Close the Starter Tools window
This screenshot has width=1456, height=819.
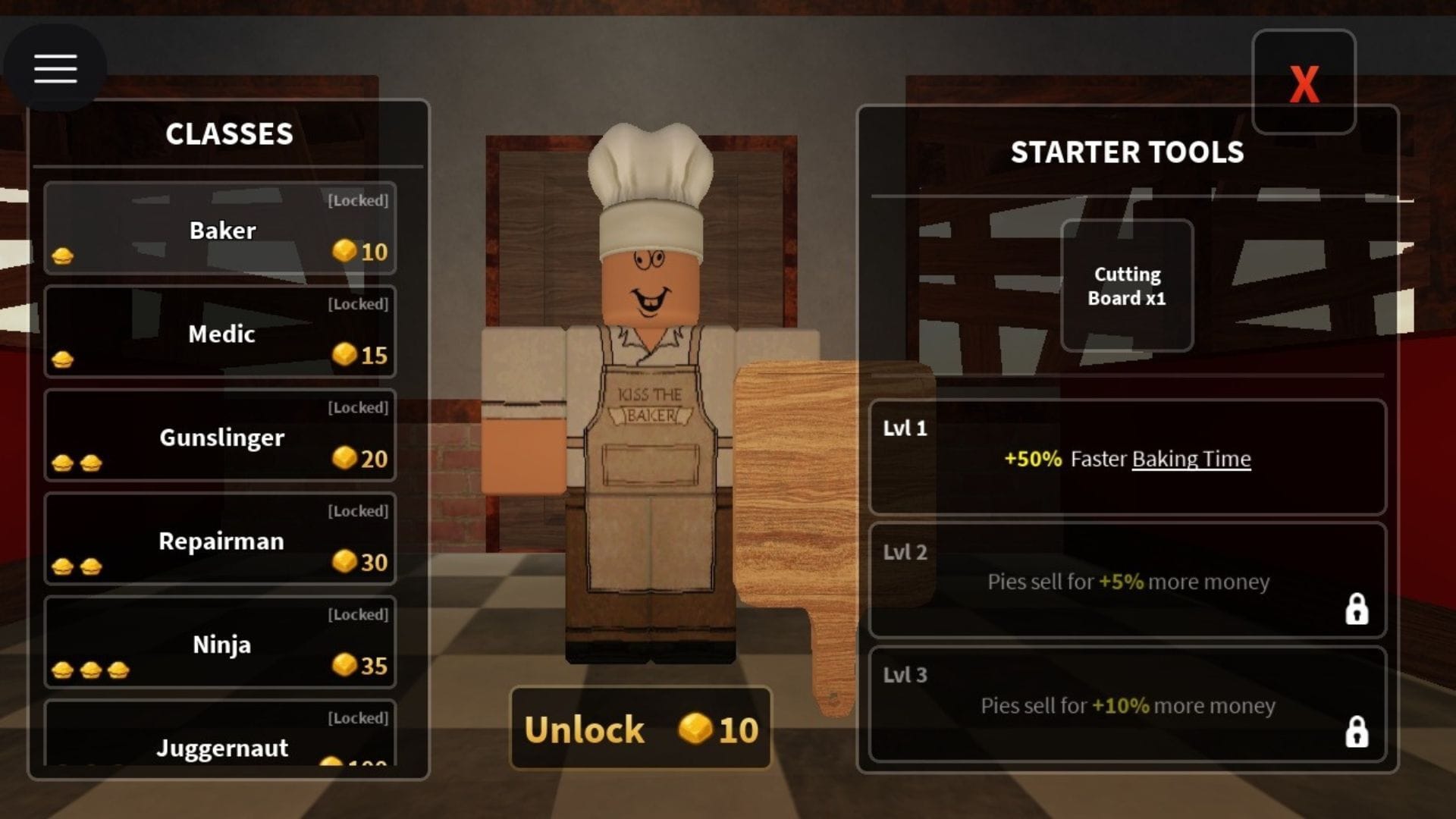tap(1303, 83)
